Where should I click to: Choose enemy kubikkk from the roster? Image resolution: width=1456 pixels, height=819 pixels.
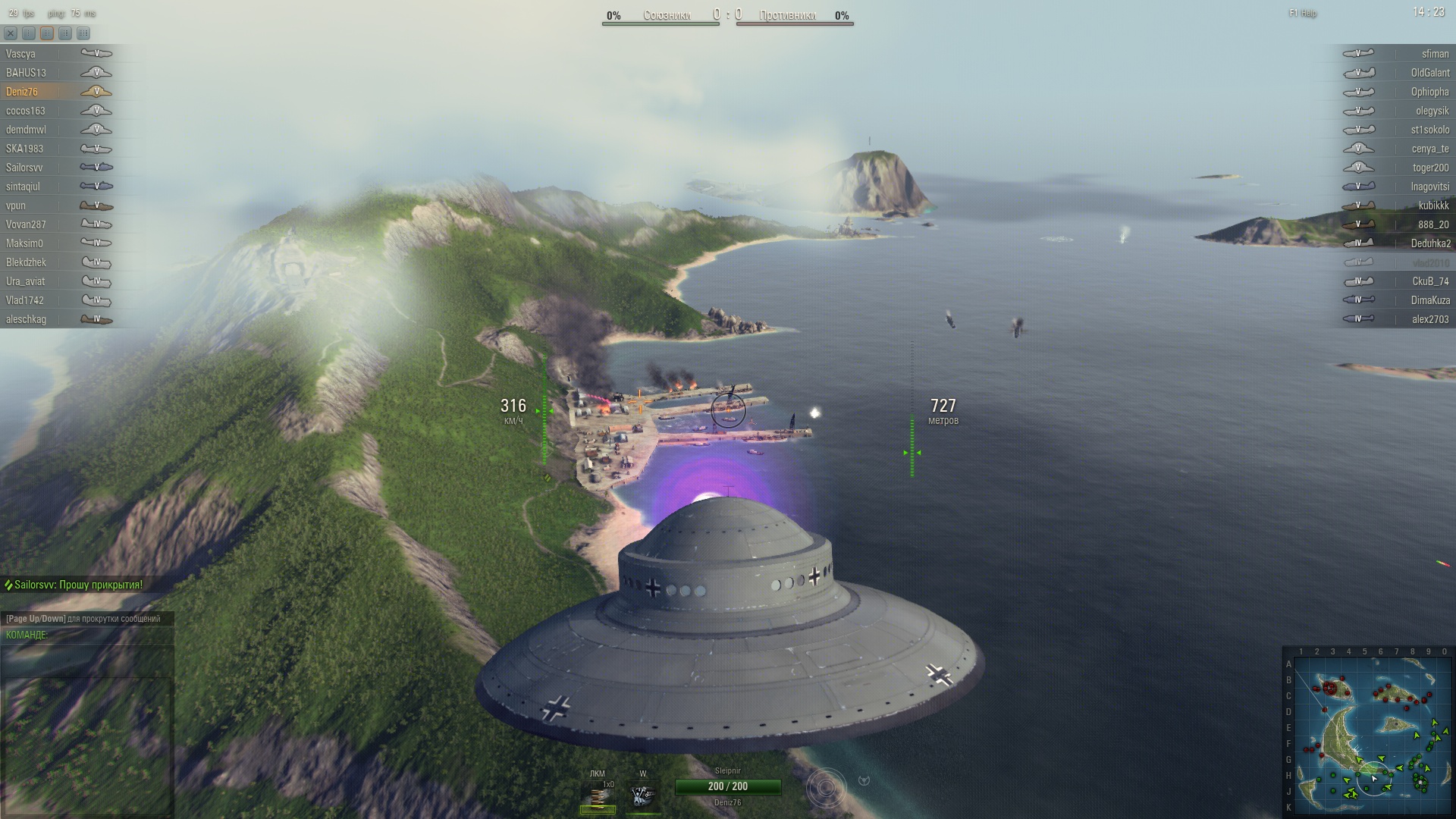click(x=1433, y=206)
